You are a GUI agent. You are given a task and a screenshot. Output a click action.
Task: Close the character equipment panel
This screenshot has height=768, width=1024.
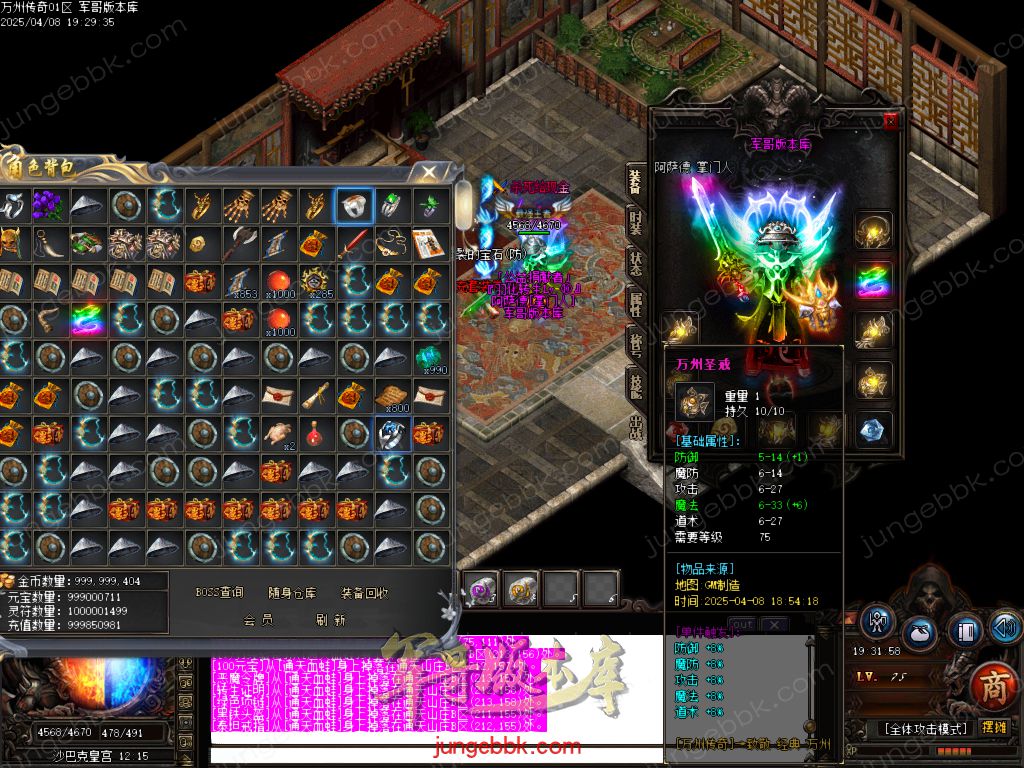890,121
